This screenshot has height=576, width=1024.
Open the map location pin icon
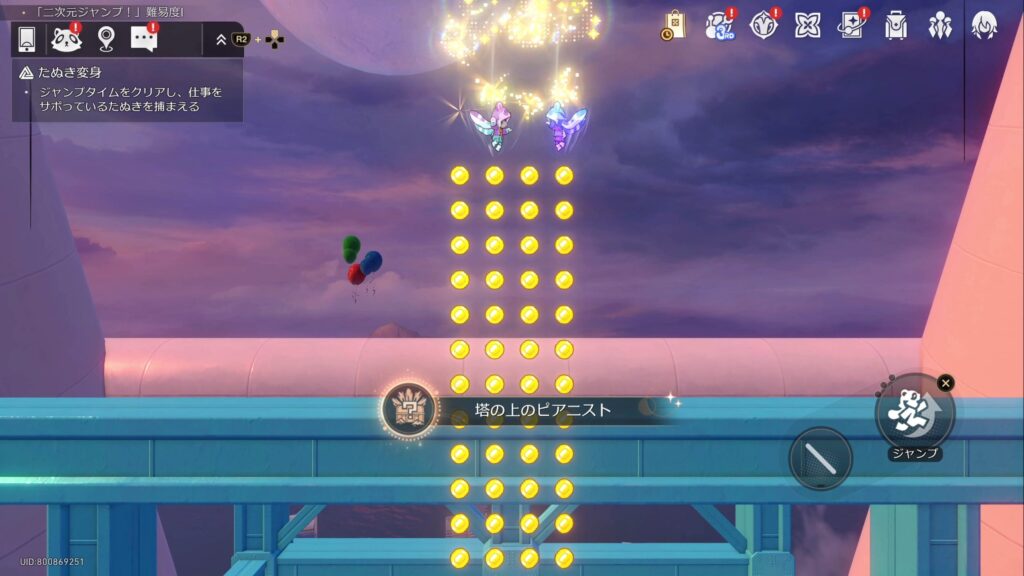(x=106, y=39)
